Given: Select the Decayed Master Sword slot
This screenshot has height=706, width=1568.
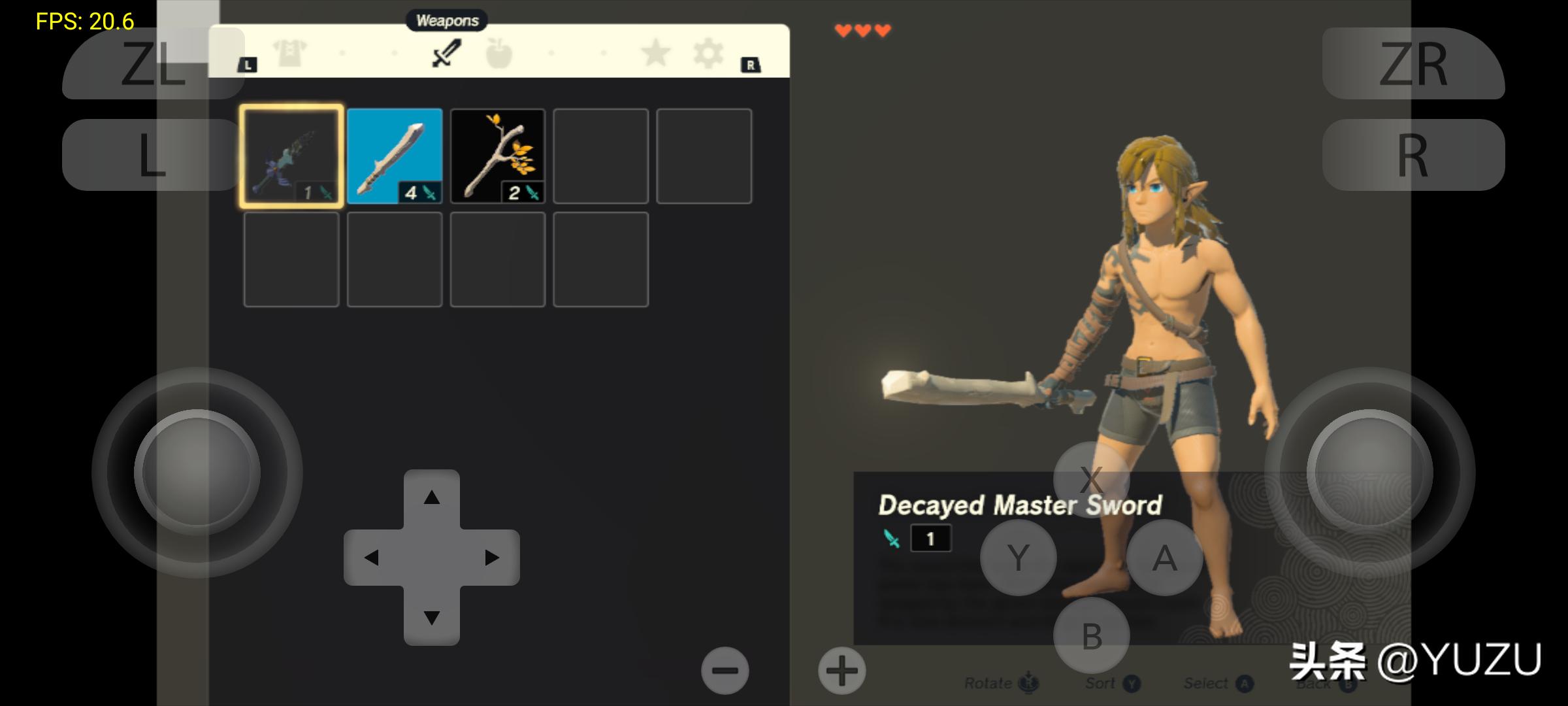Looking at the screenshot, I should coord(291,156).
